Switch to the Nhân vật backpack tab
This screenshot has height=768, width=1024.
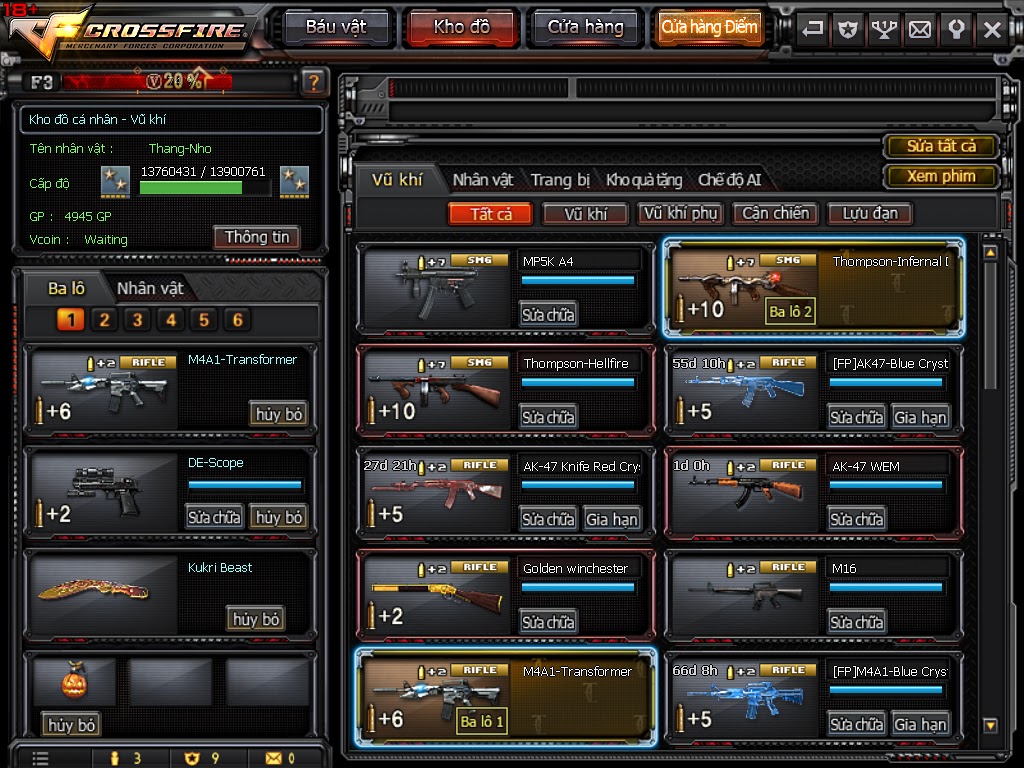(x=150, y=288)
